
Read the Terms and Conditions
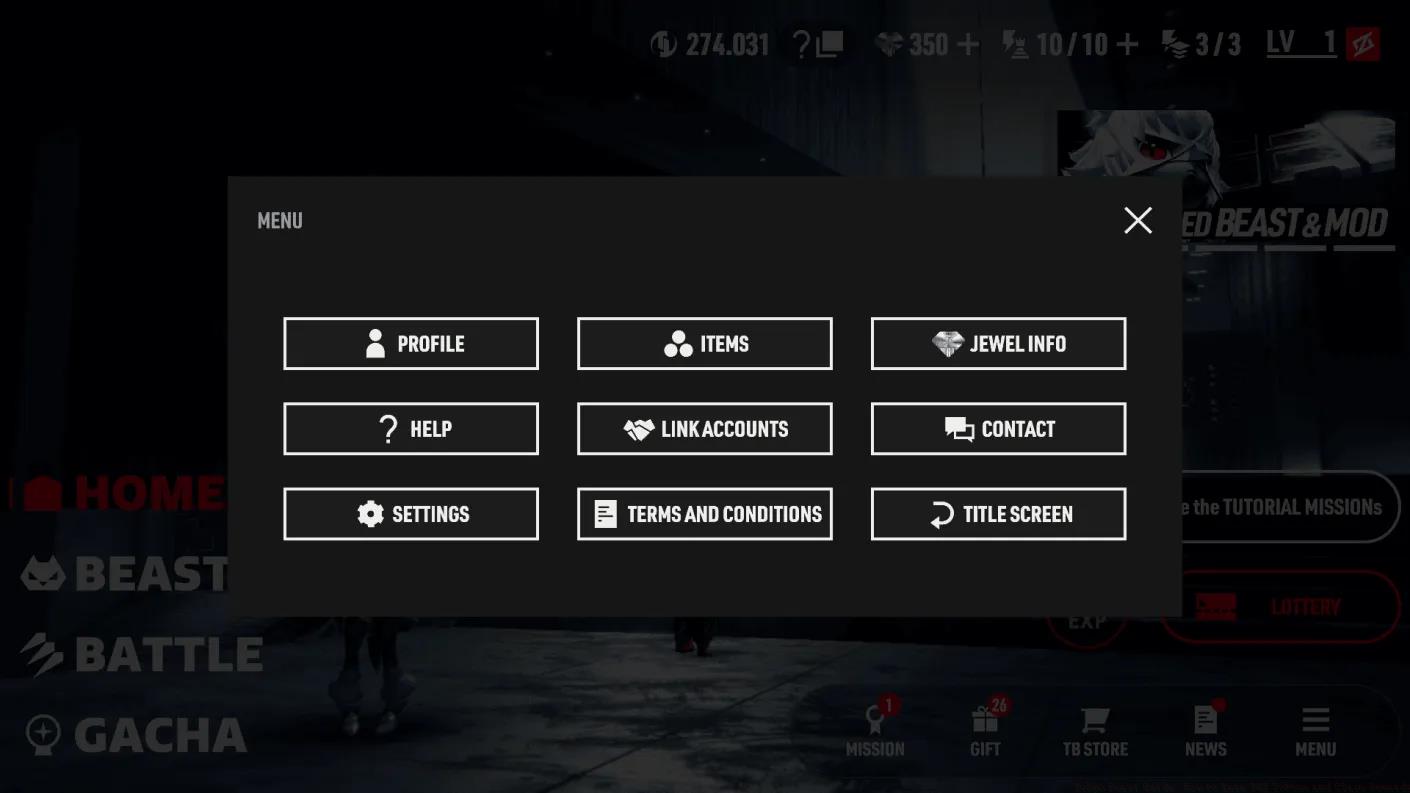tap(705, 514)
